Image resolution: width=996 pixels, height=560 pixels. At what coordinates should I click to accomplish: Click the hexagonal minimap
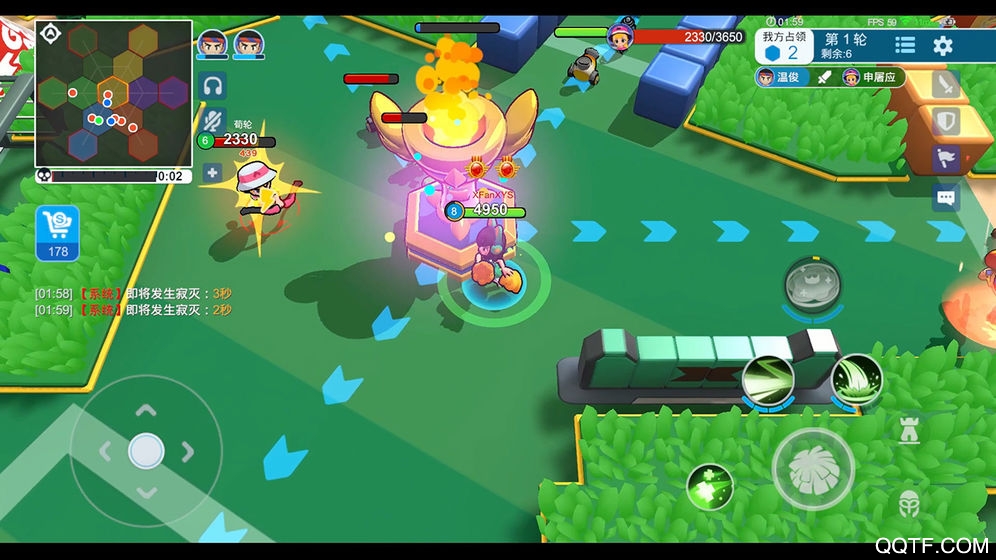click(x=113, y=93)
